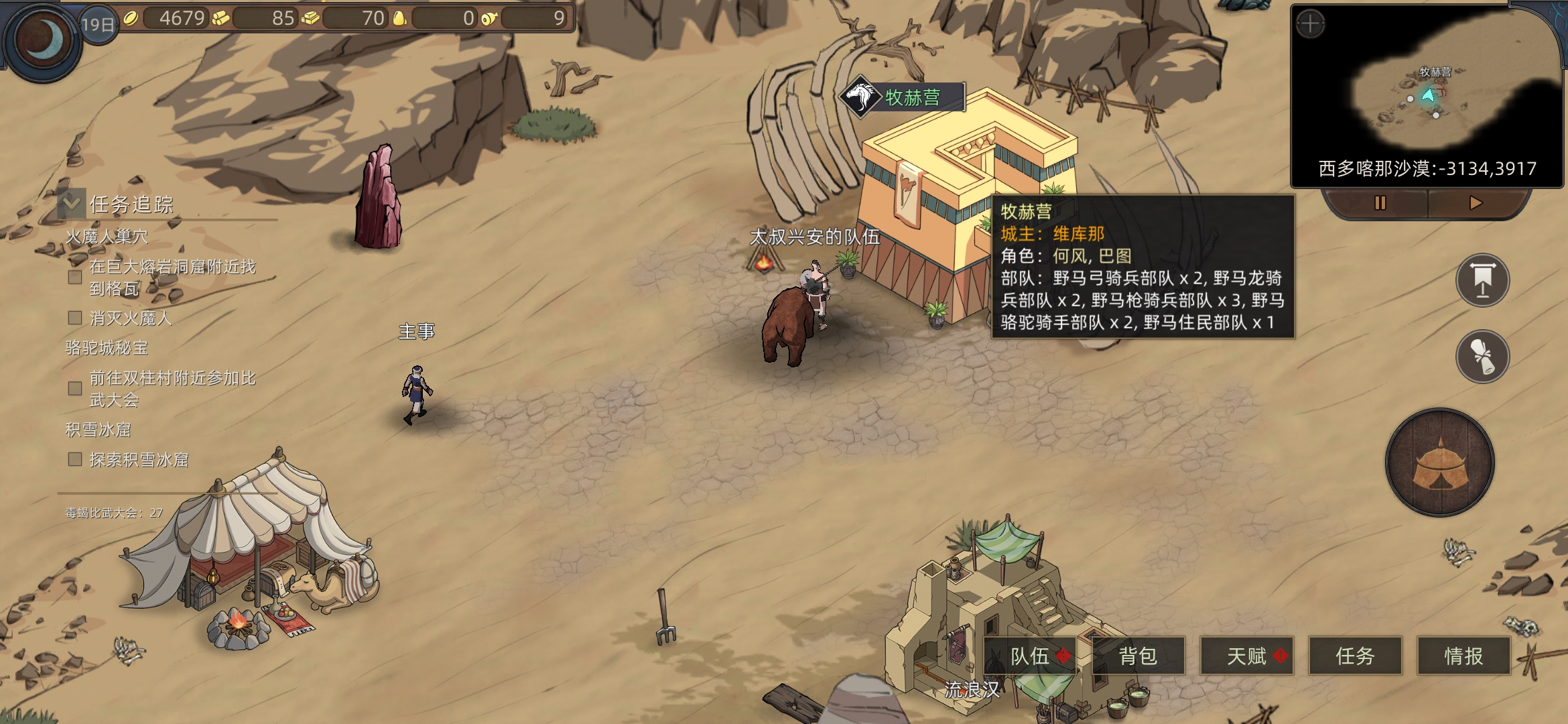The width and height of the screenshot is (1568, 724).
Task: Select the 探索积雪冰窟 quest objective
Action: pos(138,460)
